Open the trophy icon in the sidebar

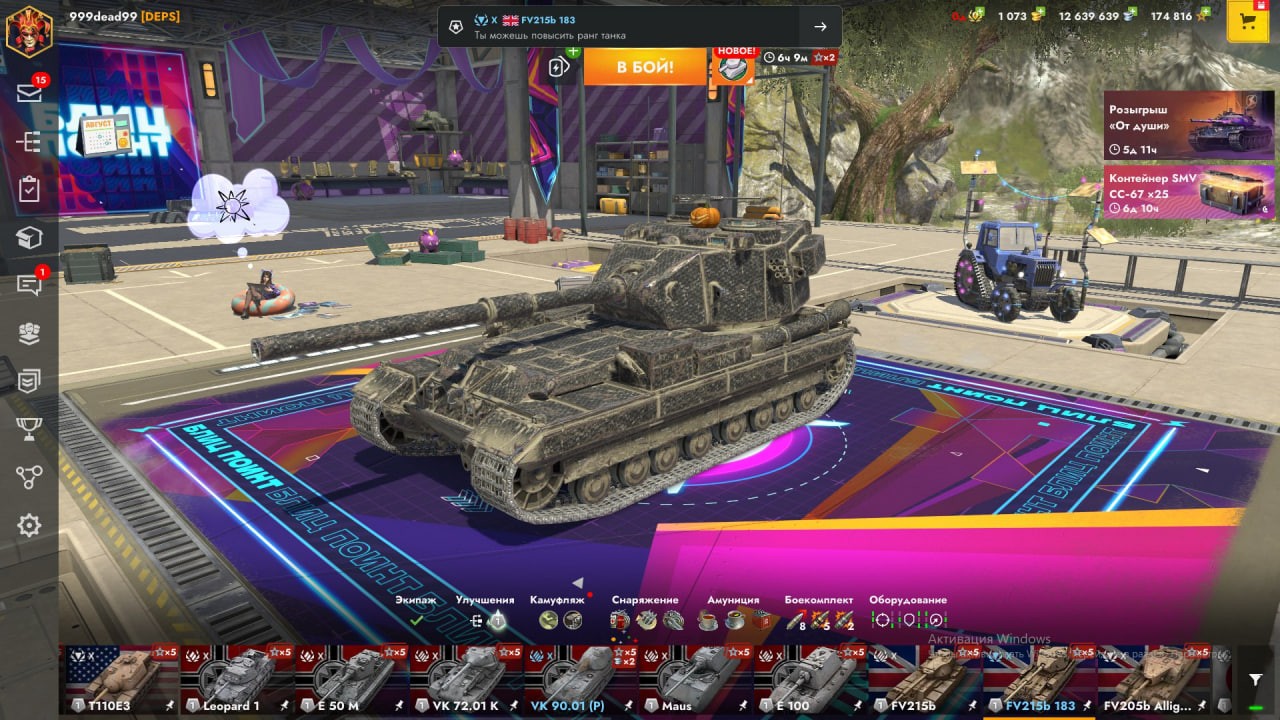29,429
